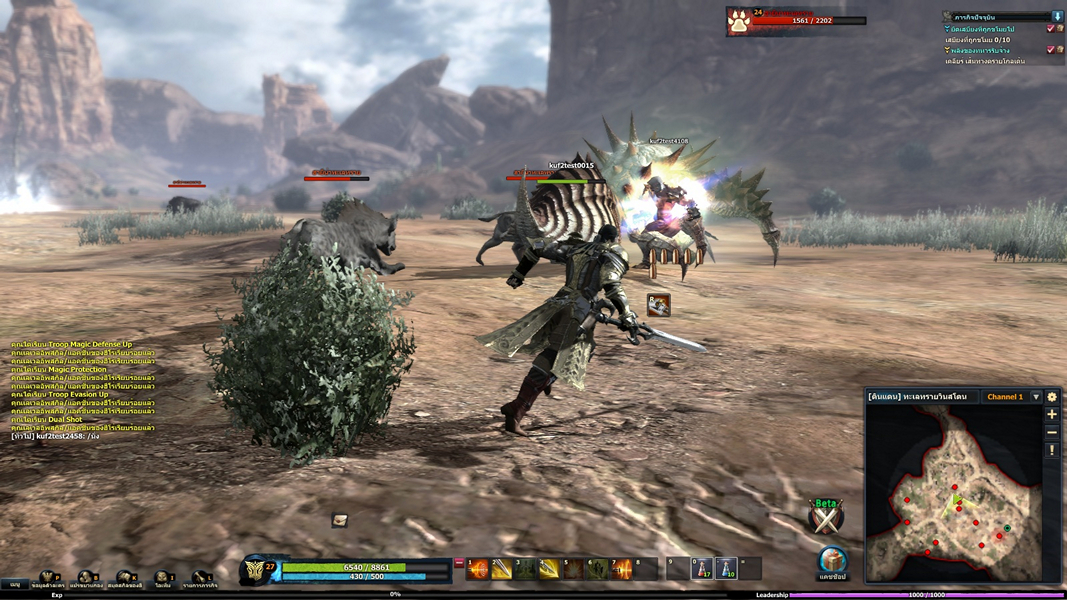The height and width of the screenshot is (600, 1067).
Task: Zoom in the minimap with the plus button
Action: coord(1052,414)
